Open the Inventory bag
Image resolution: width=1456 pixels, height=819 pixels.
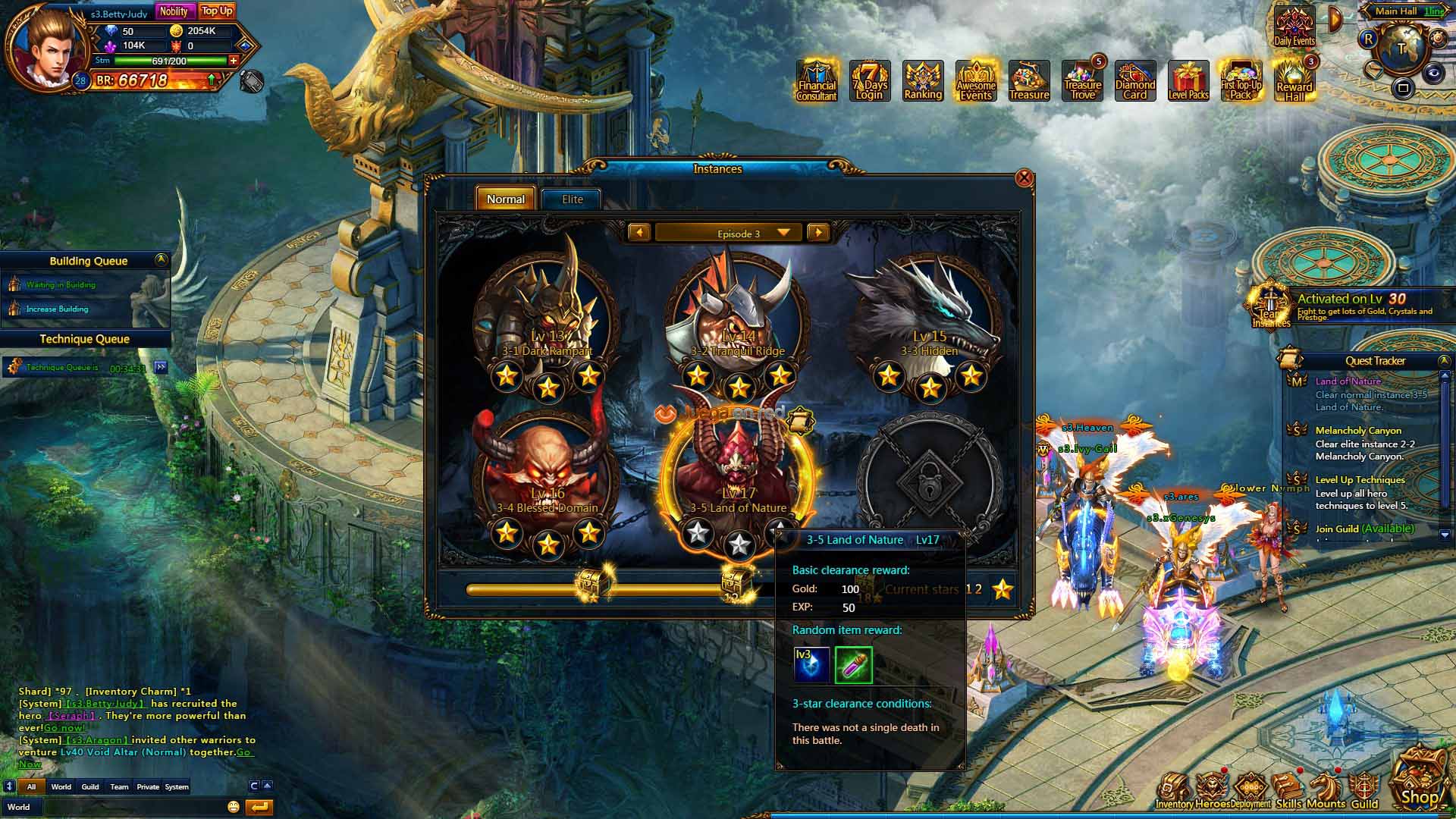coord(1174,791)
